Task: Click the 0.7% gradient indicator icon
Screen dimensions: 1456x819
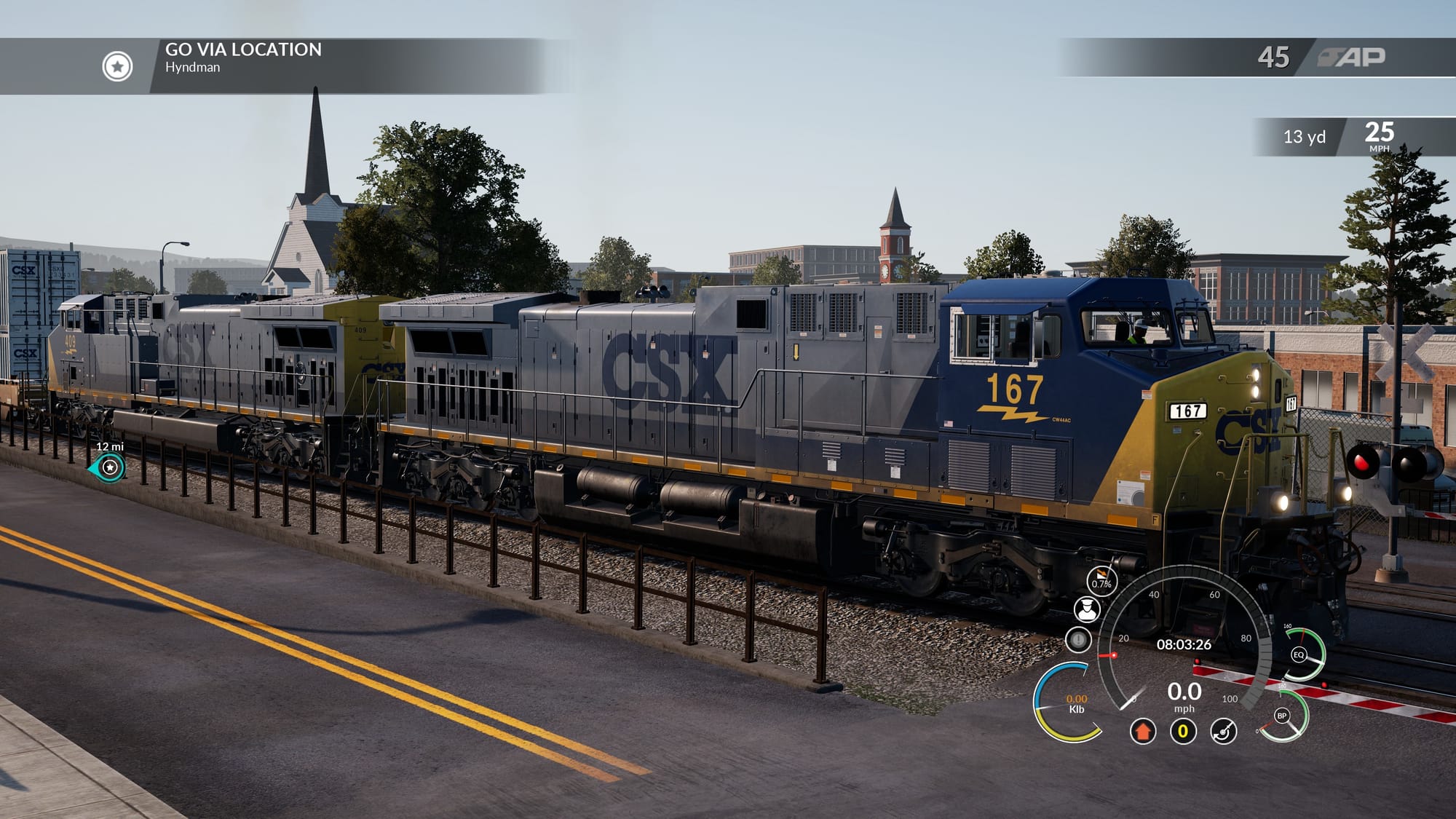Action: point(1101,581)
